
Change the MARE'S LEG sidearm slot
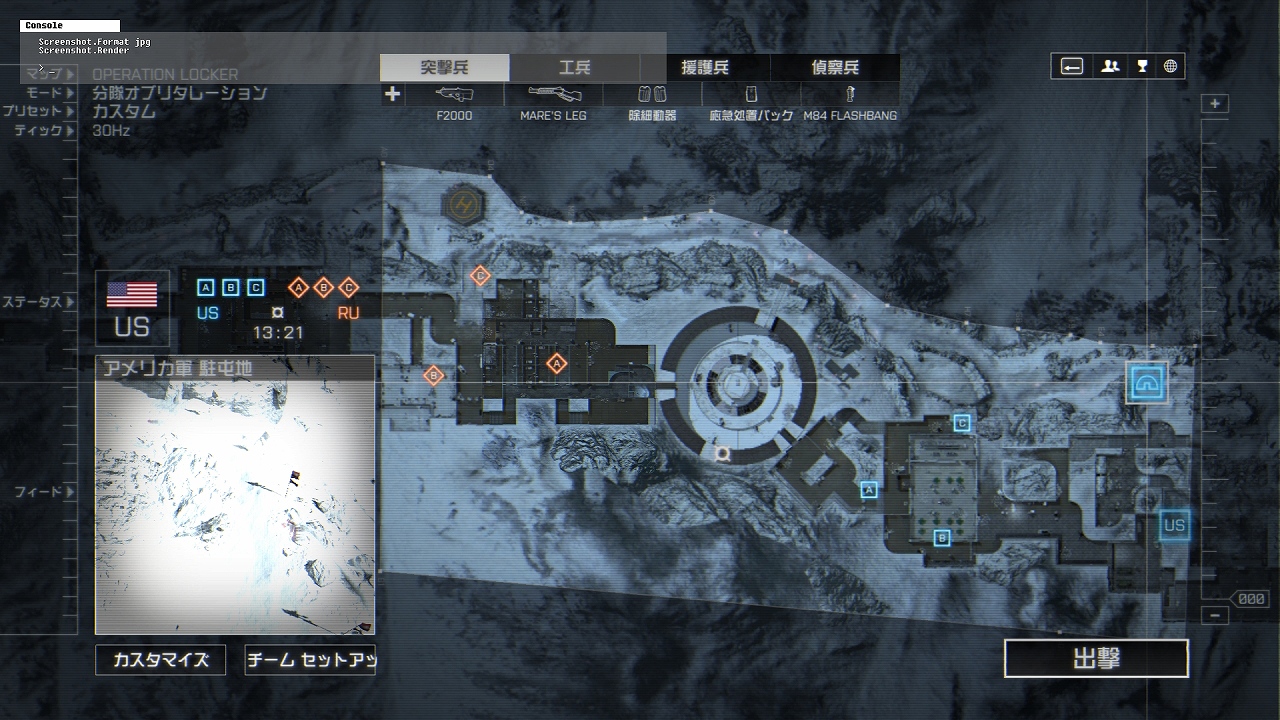click(x=553, y=103)
